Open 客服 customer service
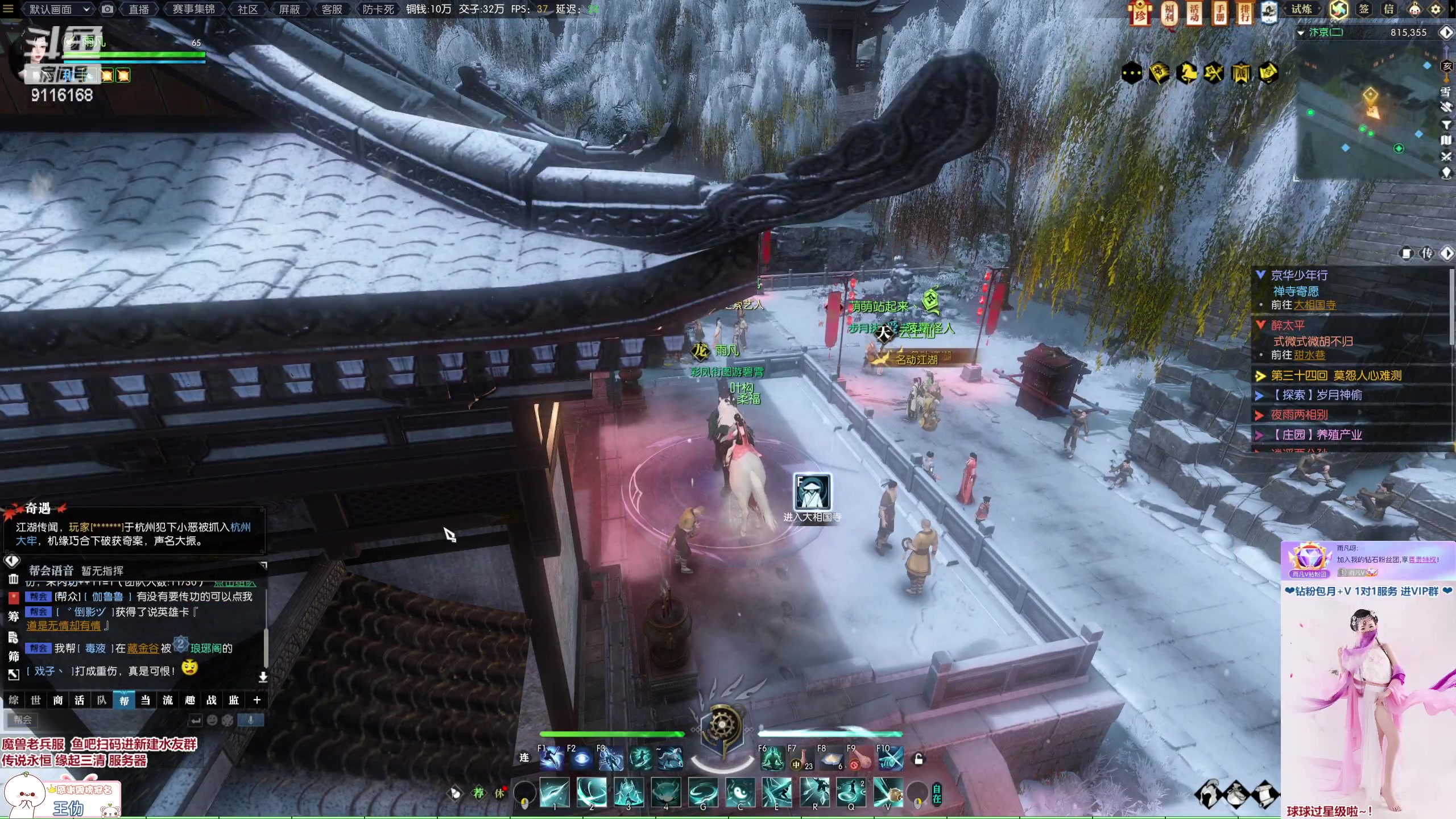The image size is (1456, 819). (x=332, y=9)
